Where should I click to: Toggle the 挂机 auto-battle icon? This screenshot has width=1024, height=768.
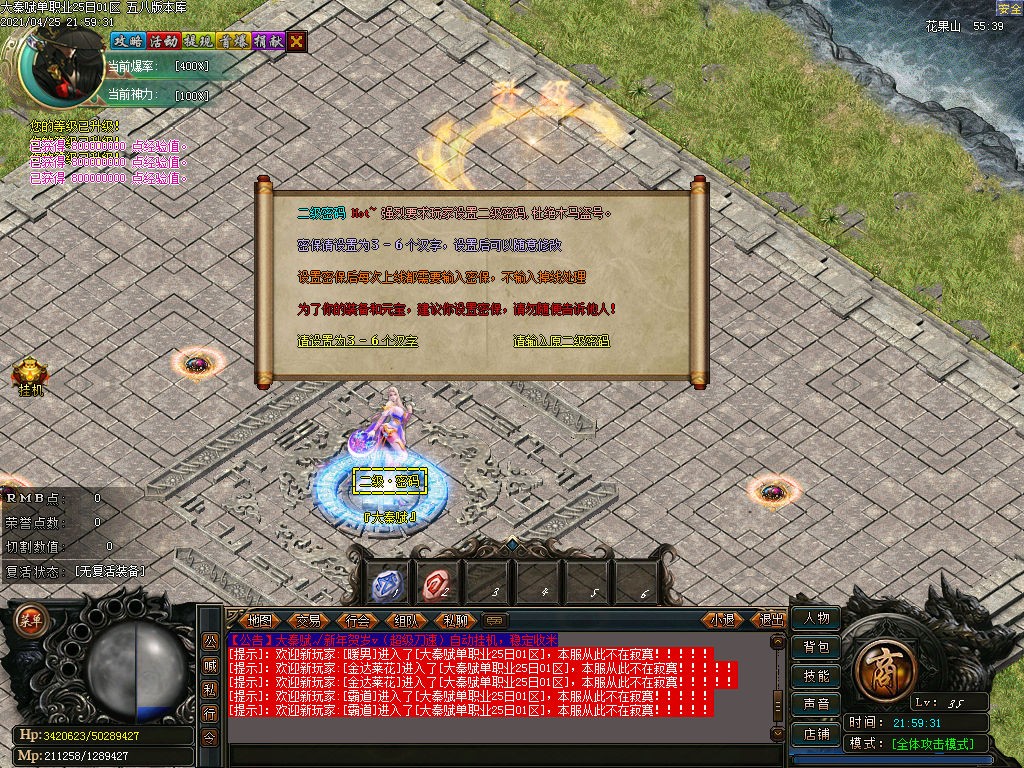click(29, 374)
